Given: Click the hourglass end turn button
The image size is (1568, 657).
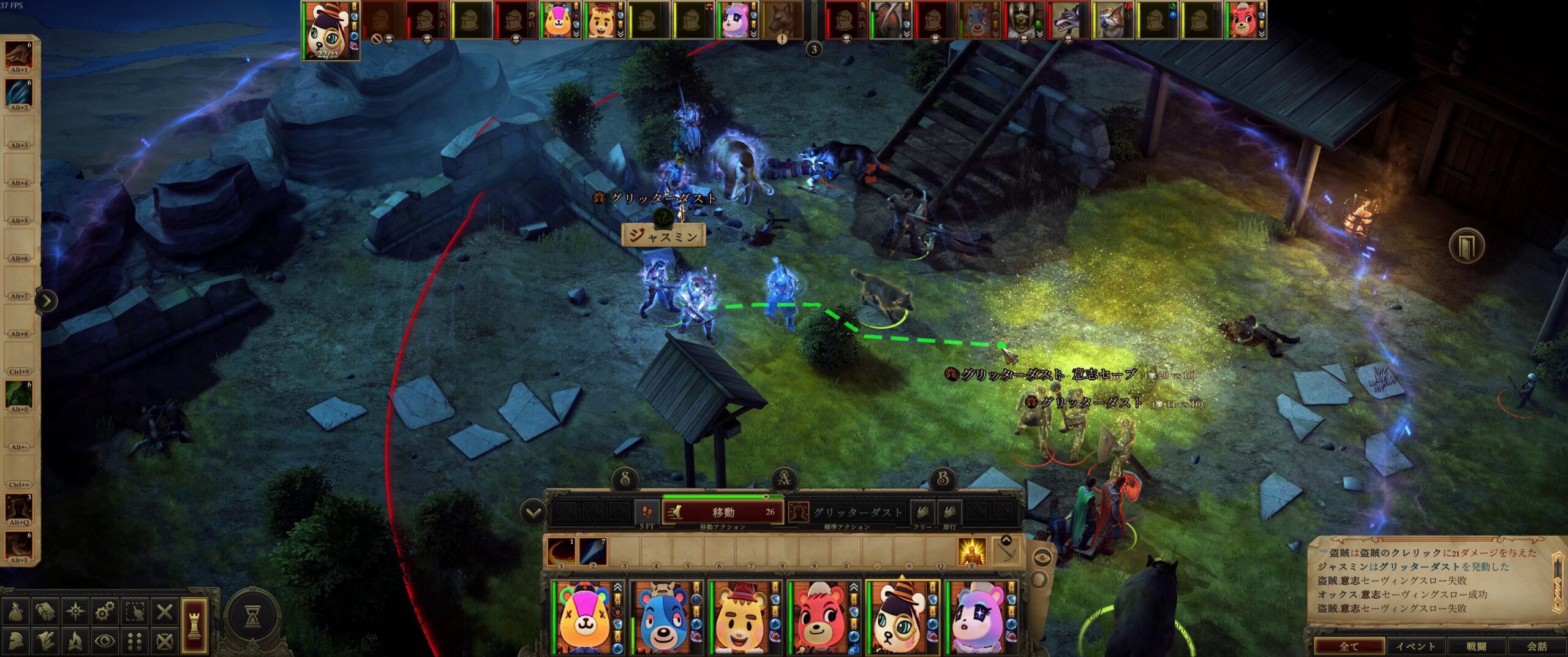Looking at the screenshot, I should coord(252,616).
